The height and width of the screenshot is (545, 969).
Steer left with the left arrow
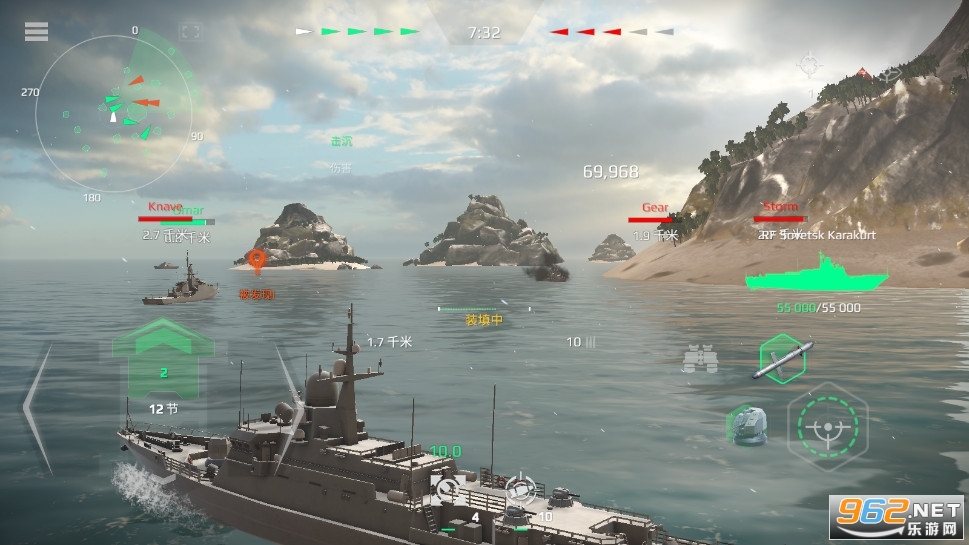click(x=36, y=408)
